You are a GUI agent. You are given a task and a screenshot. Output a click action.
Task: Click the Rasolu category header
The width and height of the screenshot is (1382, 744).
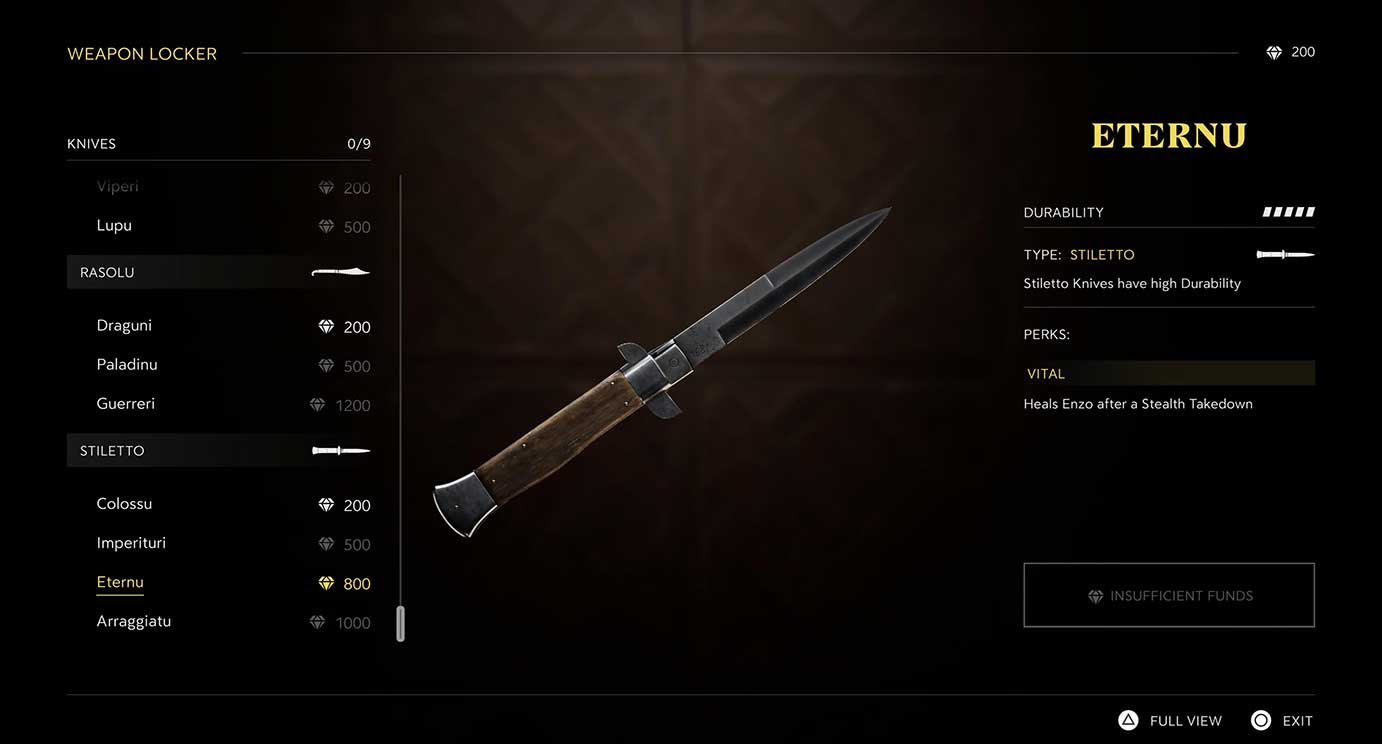click(x=218, y=272)
